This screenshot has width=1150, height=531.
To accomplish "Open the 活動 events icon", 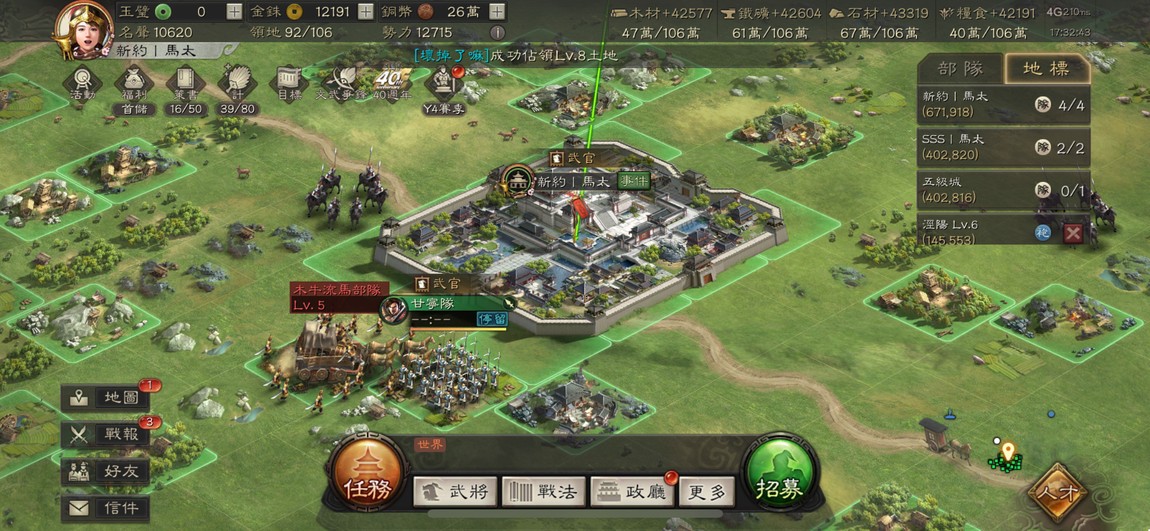I will [82, 82].
